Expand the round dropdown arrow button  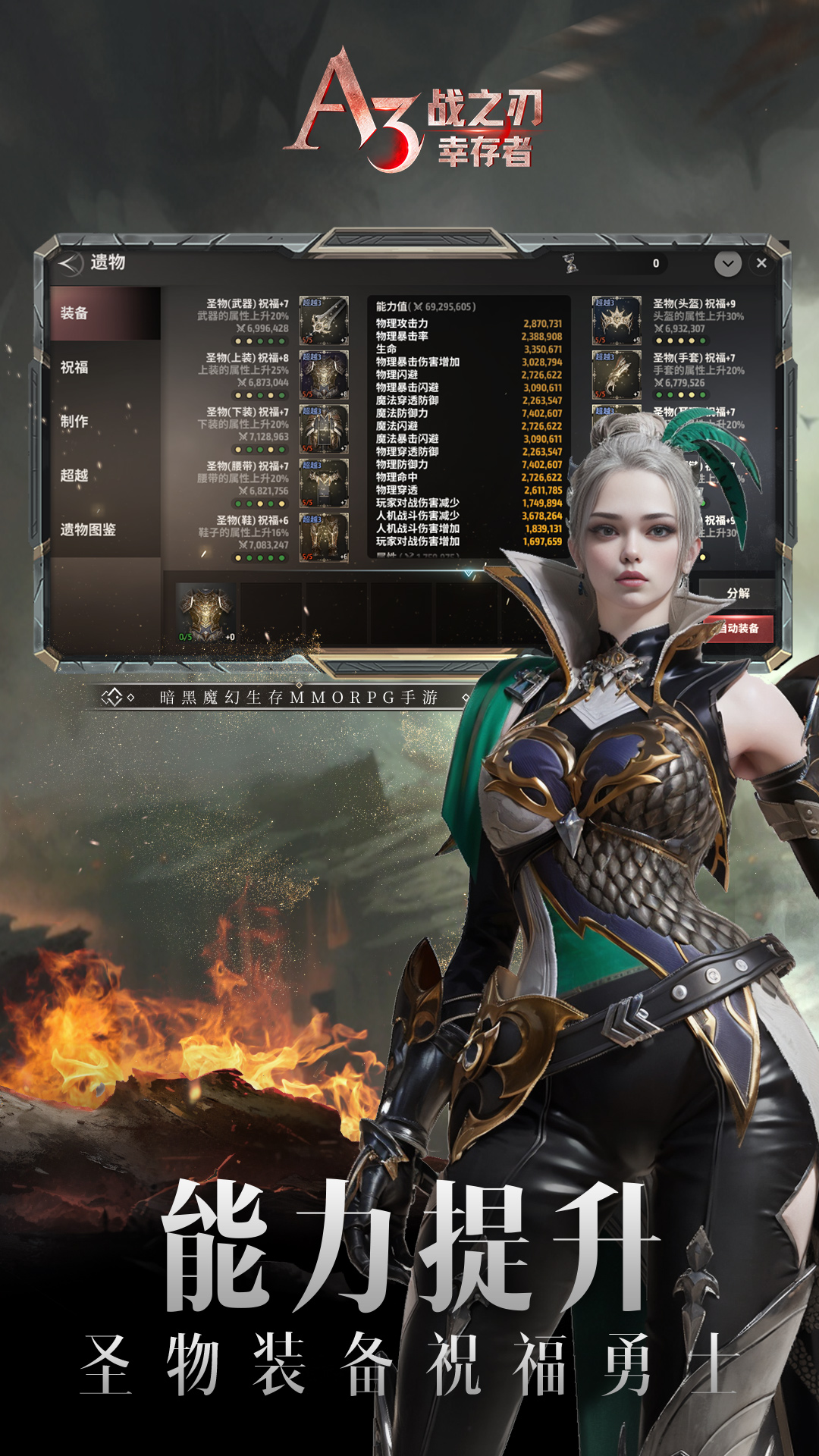point(727,263)
